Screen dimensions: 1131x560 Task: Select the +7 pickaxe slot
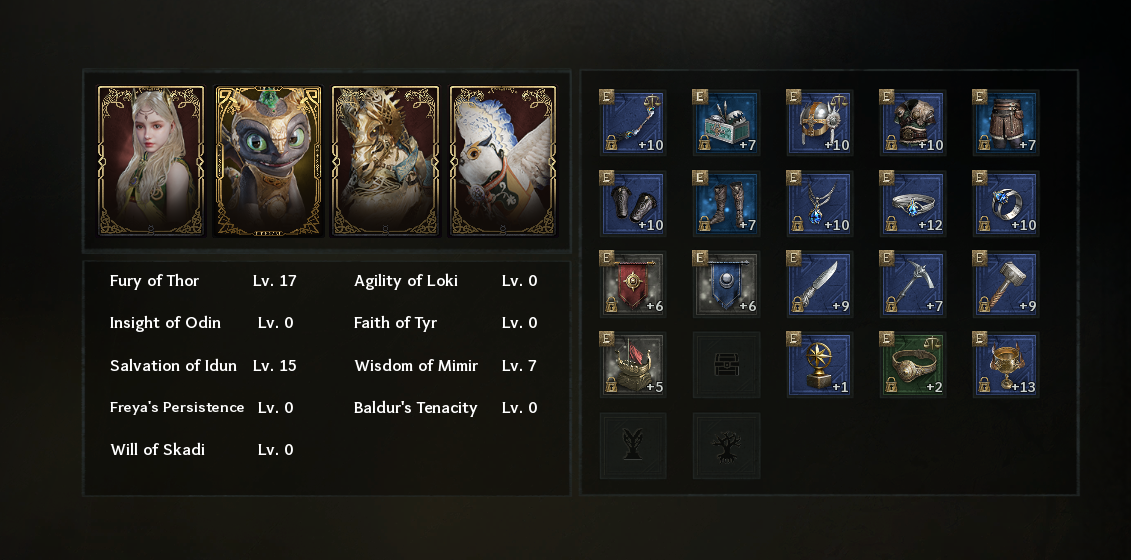pyautogui.click(x=913, y=284)
